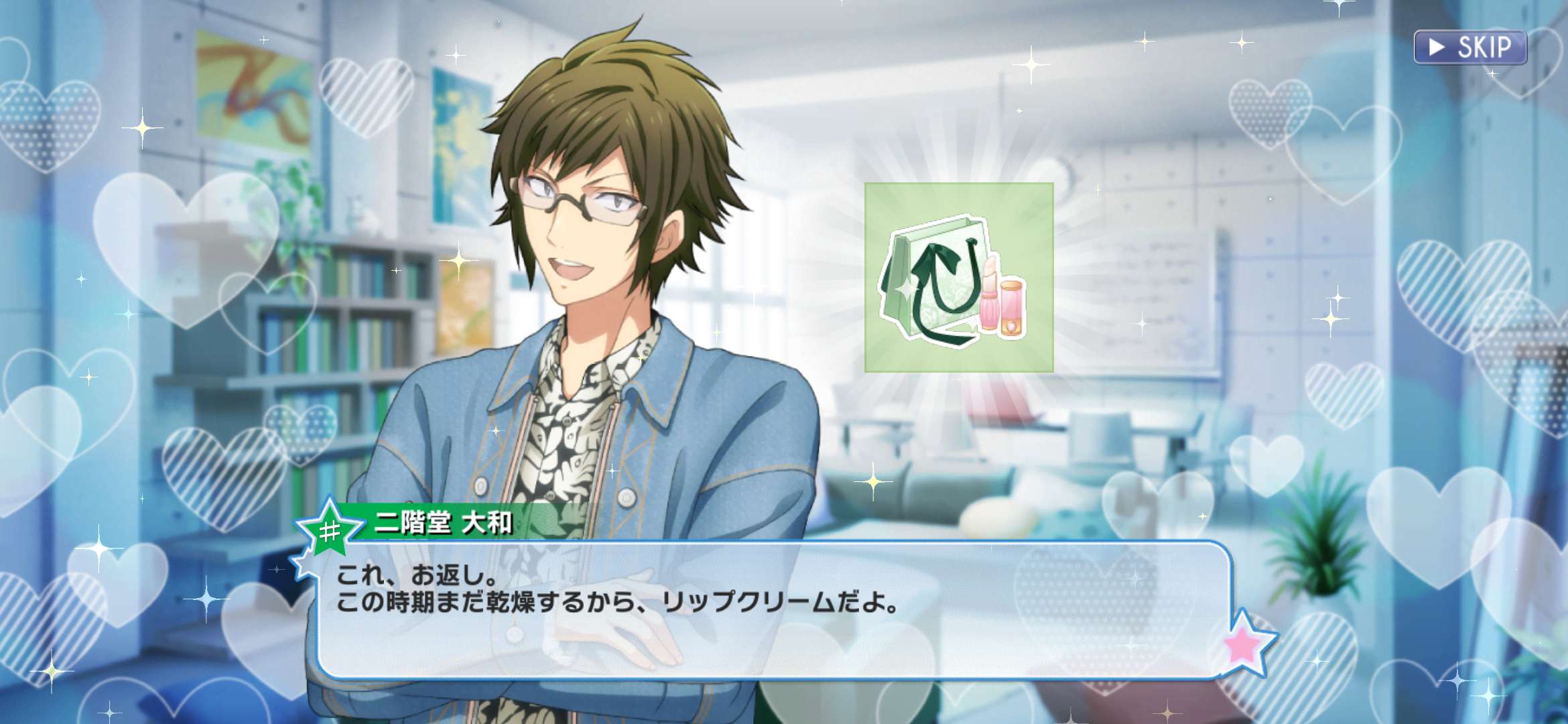Viewport: 1568px width, 724px height.
Task: Select the lip cream gift bag icon
Action: 958,278
